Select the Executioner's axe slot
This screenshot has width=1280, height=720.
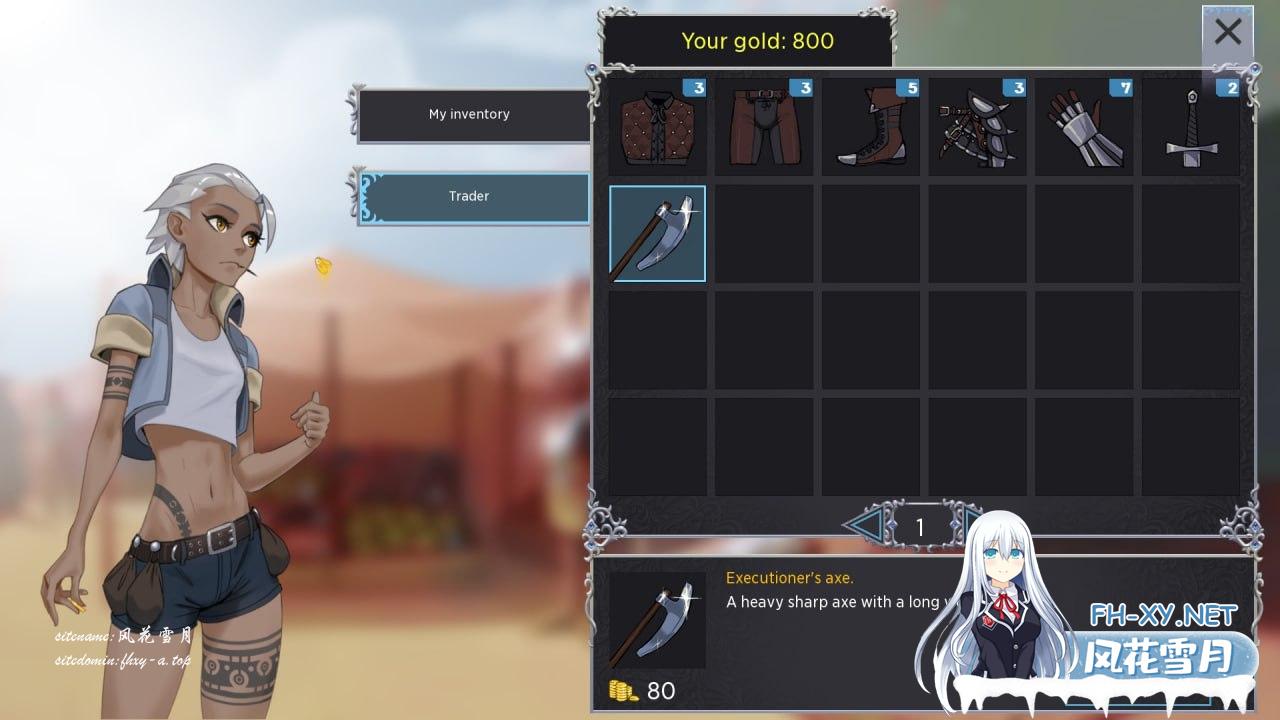click(657, 234)
